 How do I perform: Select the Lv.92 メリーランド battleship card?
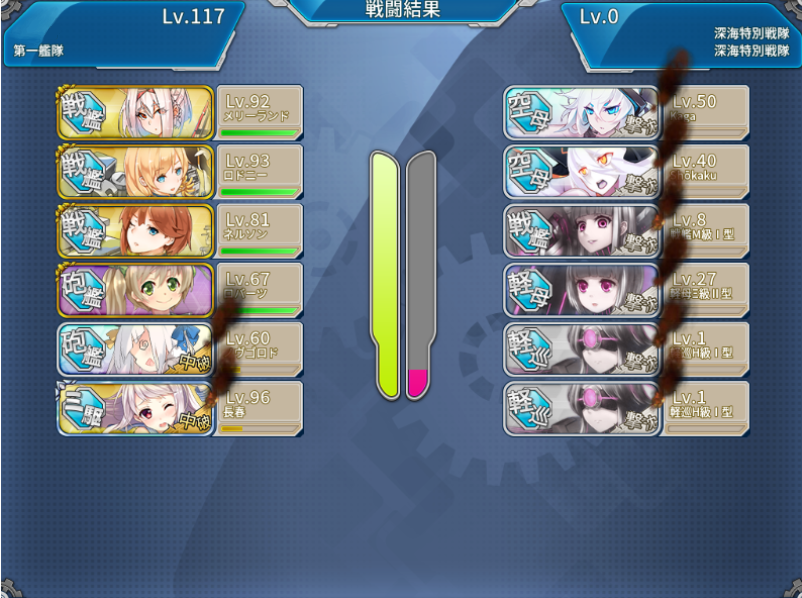pos(180,112)
